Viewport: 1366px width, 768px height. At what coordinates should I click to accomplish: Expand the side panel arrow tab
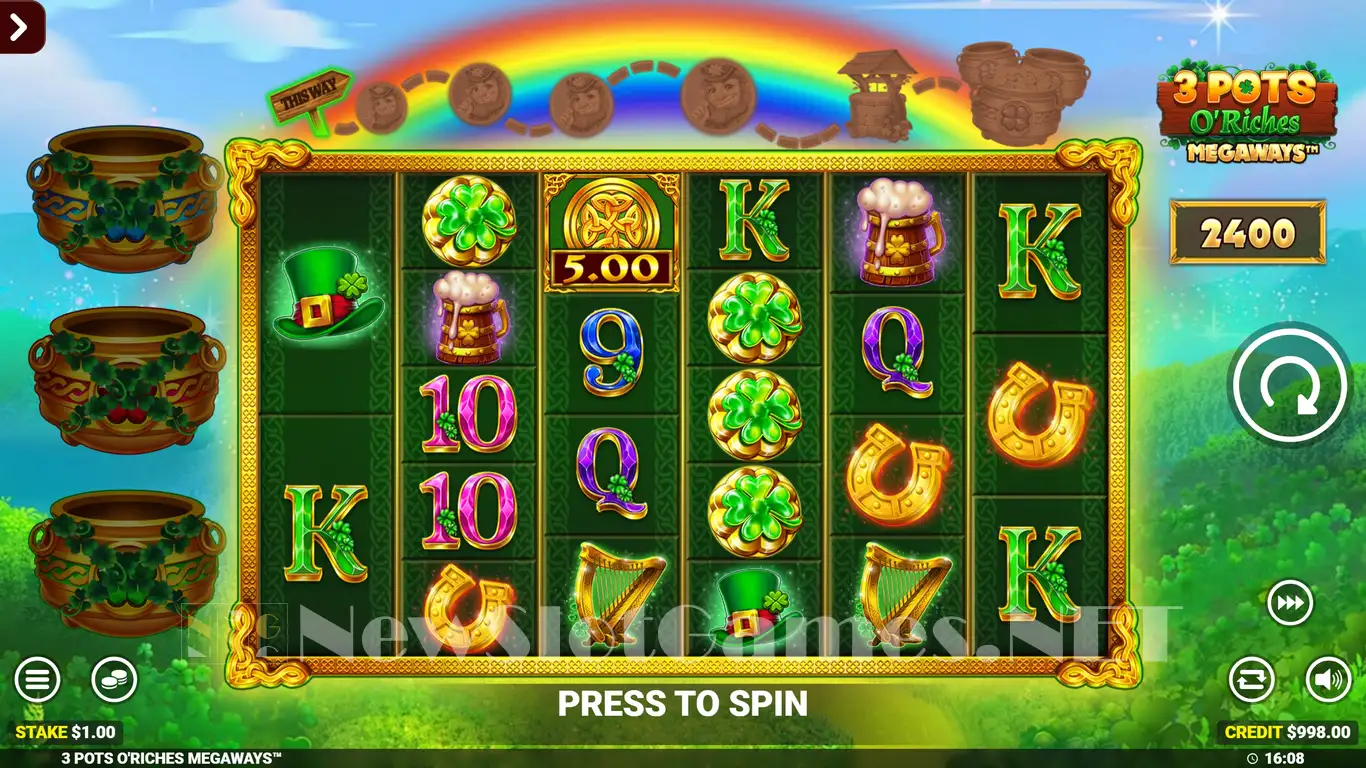coord(21,27)
